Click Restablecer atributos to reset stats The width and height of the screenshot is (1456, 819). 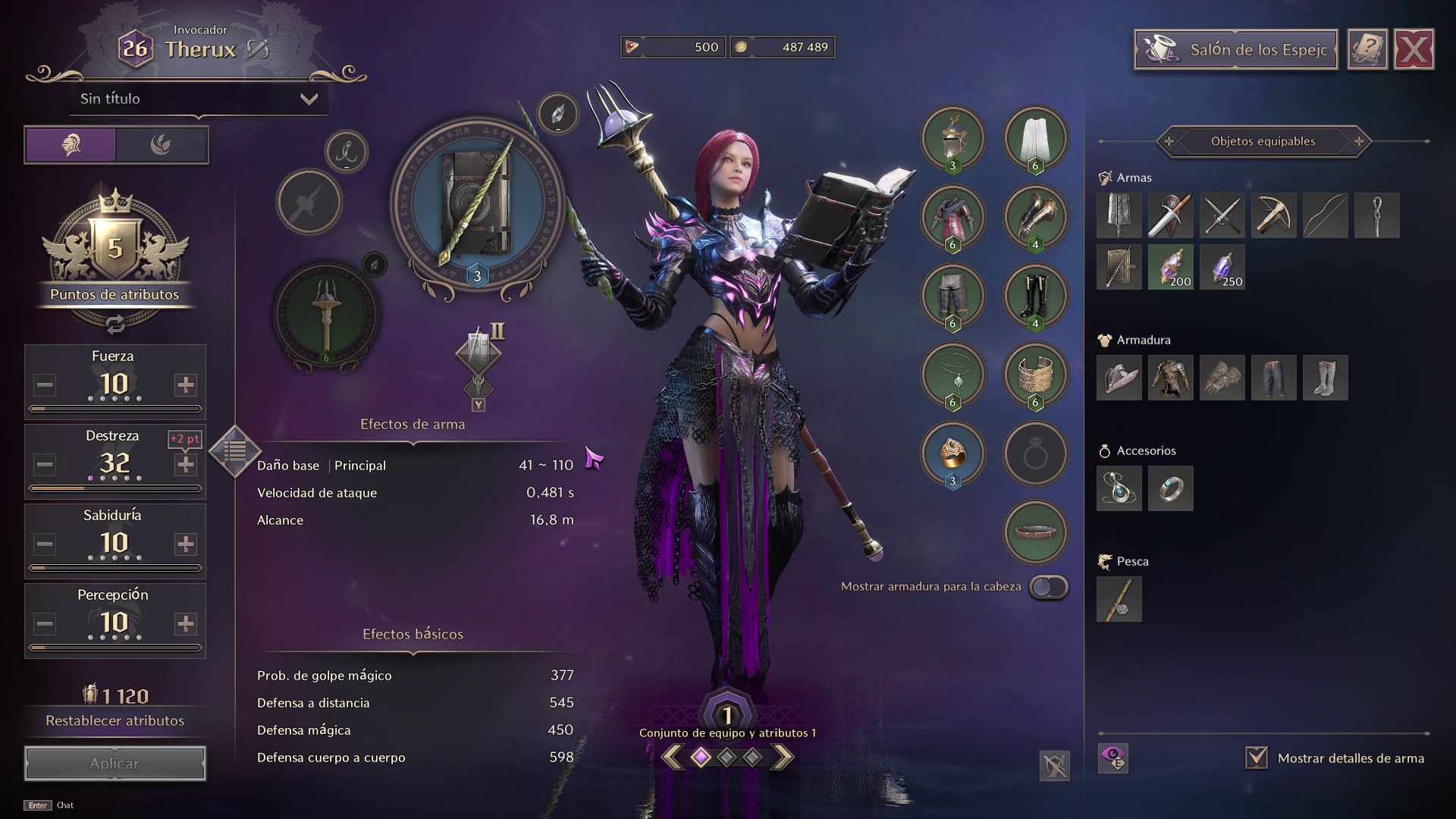point(115,720)
